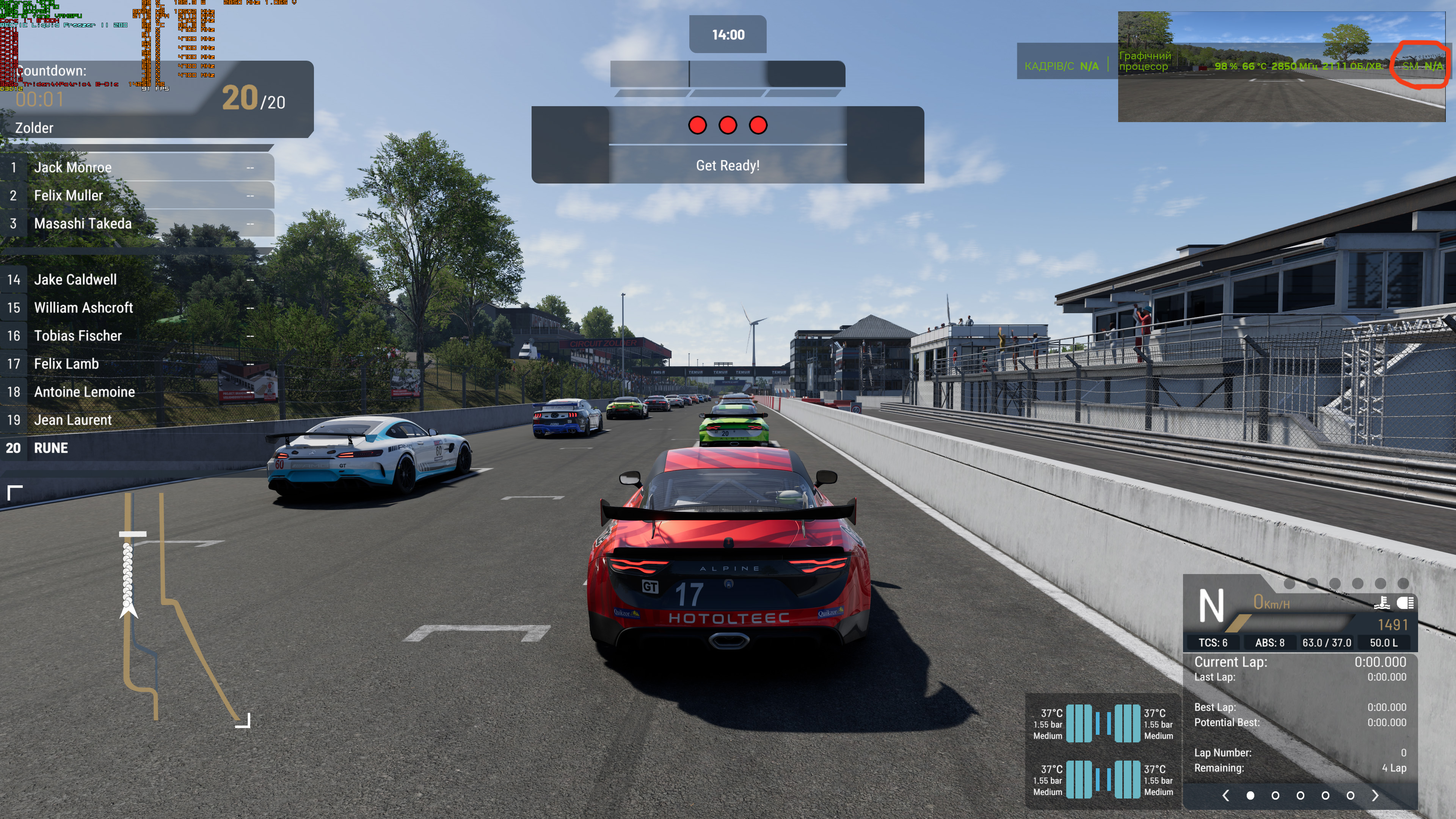Go to the next MFD page arrow
Image resolution: width=1456 pixels, height=819 pixels.
pyautogui.click(x=1375, y=795)
